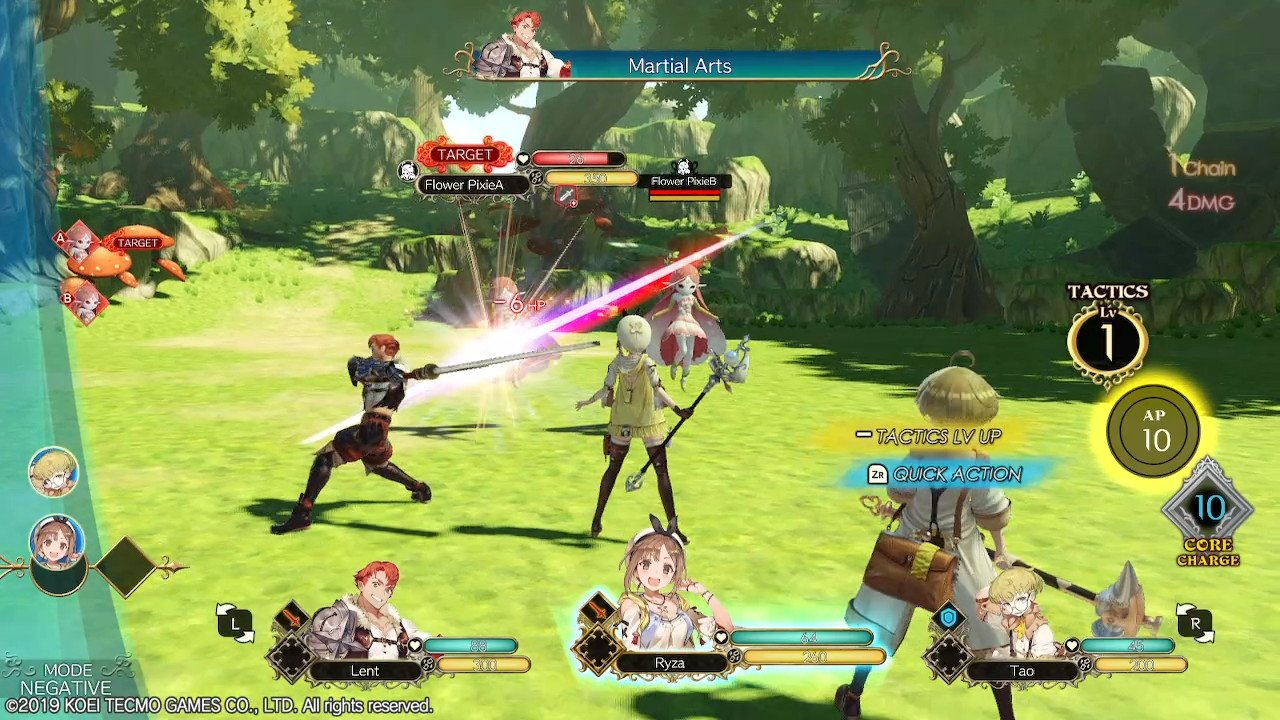Select the enemy B timeline marker
This screenshot has width=1280, height=720.
(x=86, y=302)
